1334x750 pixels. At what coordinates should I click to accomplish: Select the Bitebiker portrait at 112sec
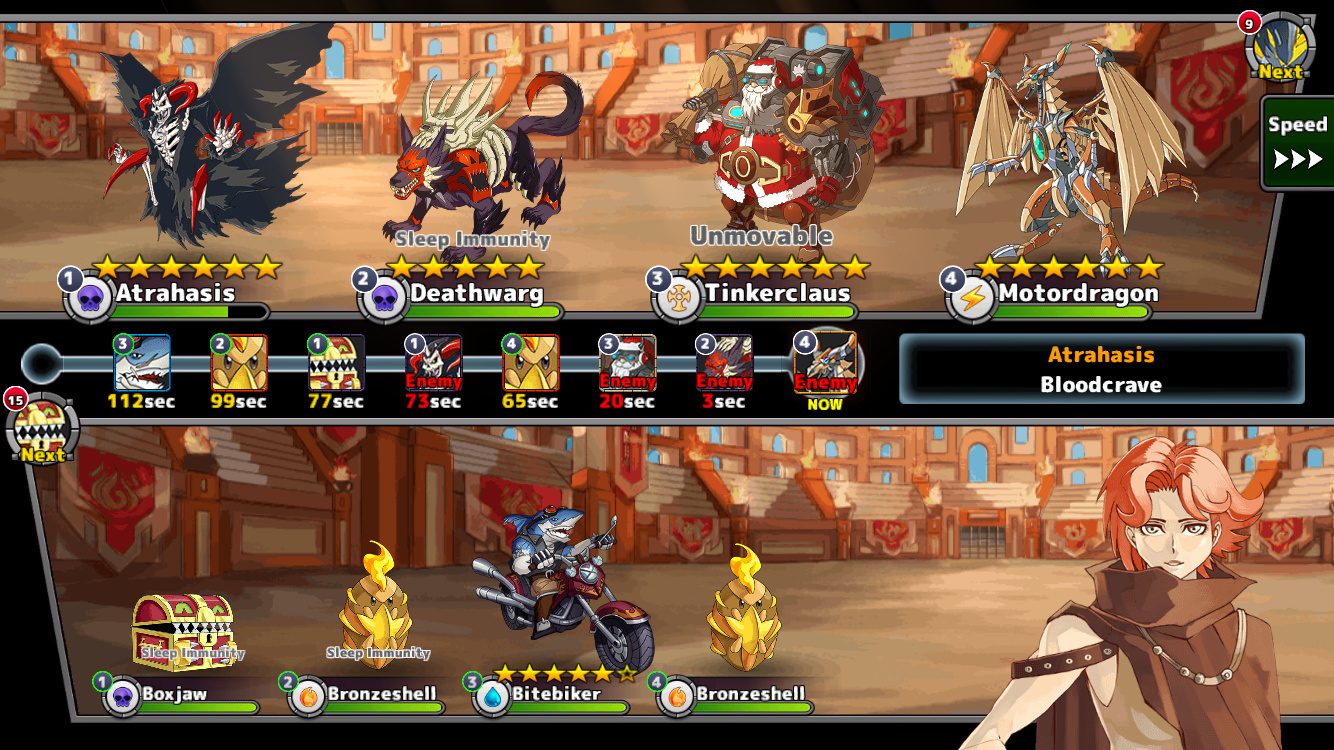142,362
